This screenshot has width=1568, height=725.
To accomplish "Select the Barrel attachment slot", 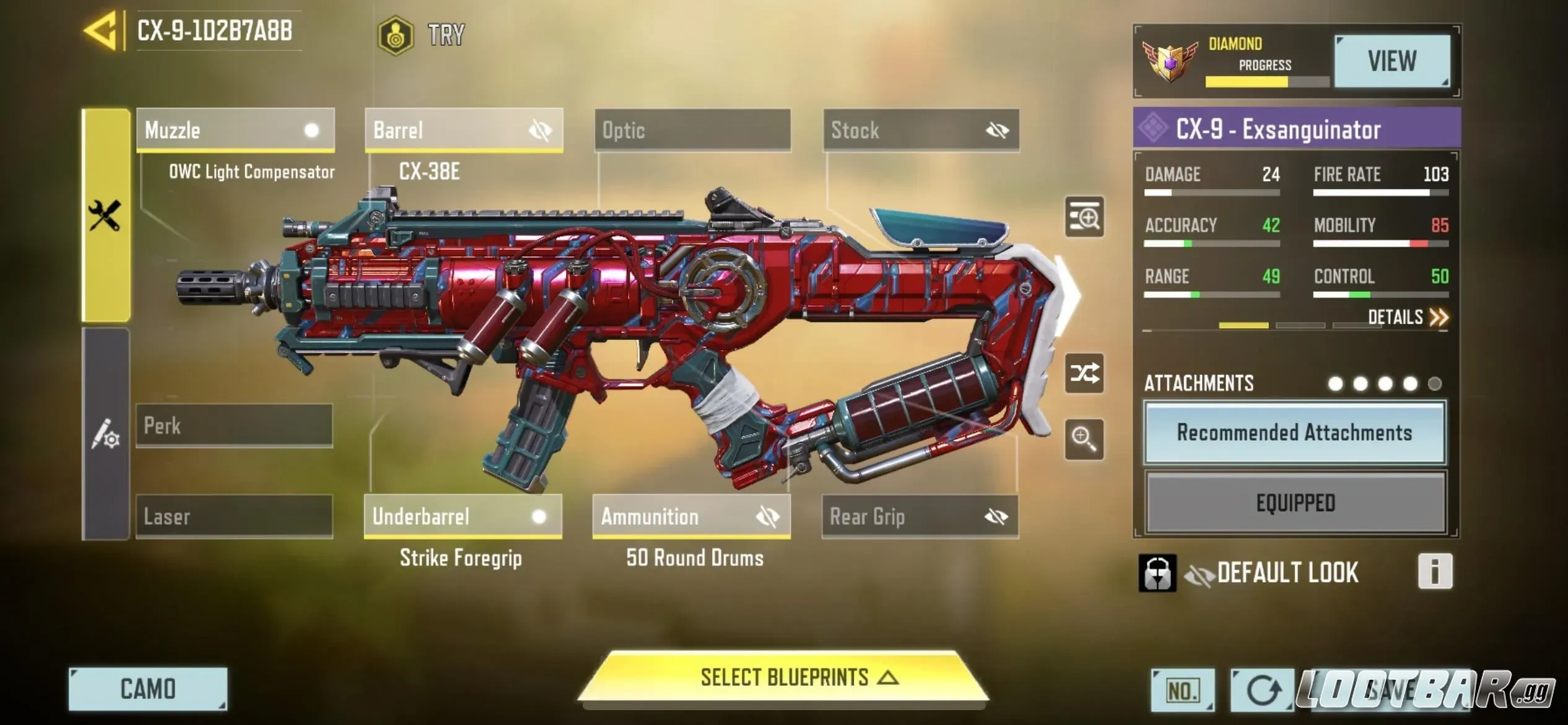I will [x=464, y=130].
